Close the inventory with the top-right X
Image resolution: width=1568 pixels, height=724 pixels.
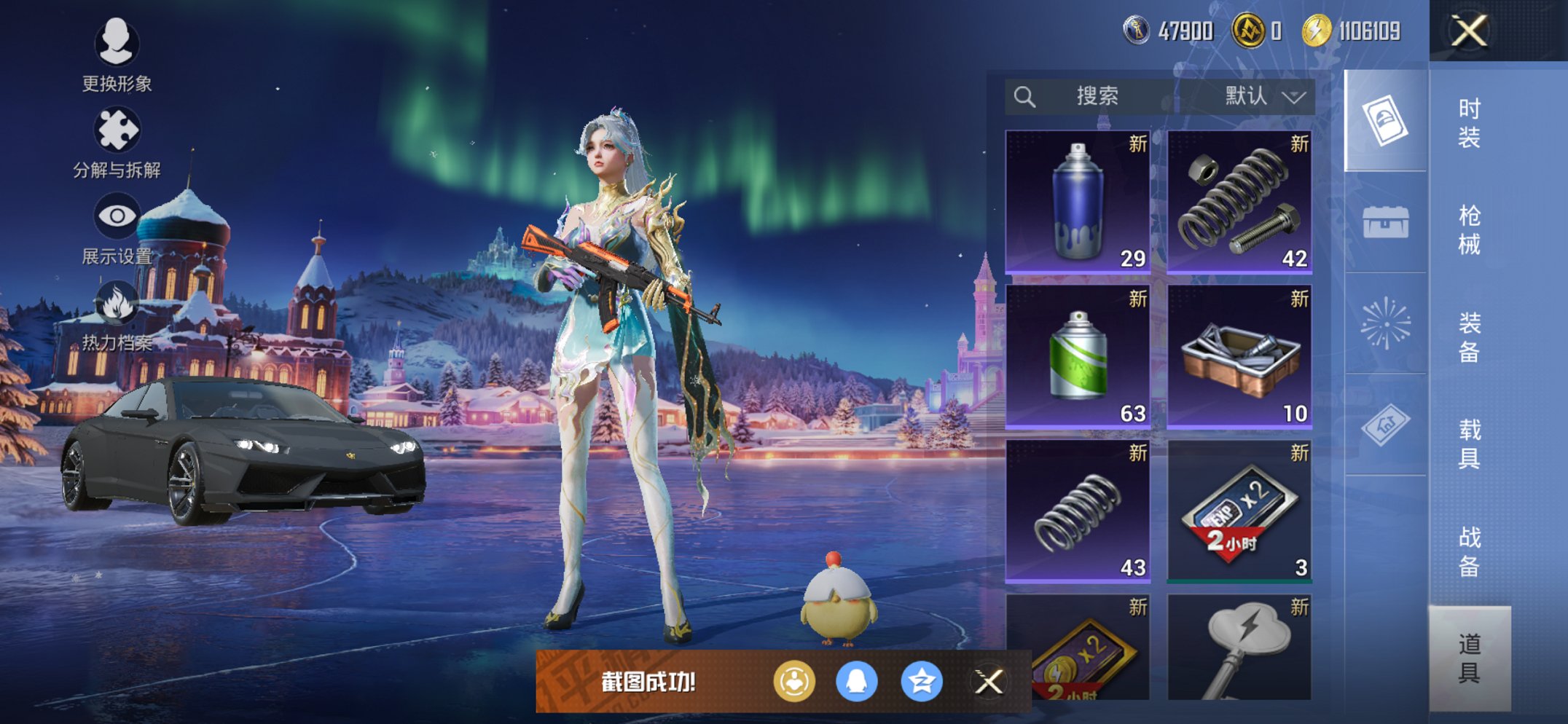pos(1468,31)
